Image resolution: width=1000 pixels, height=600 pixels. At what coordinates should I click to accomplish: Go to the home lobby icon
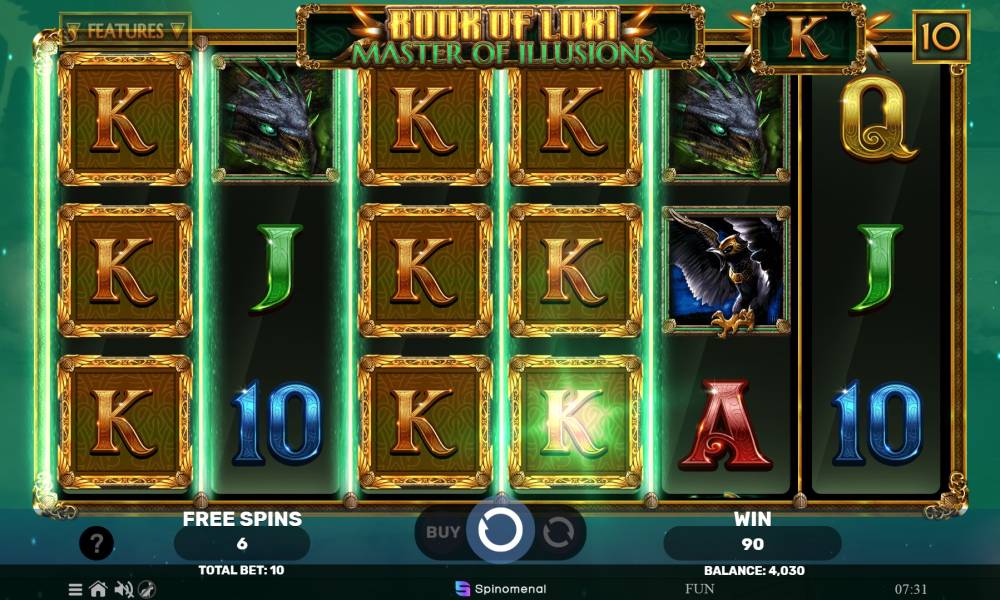click(99, 589)
